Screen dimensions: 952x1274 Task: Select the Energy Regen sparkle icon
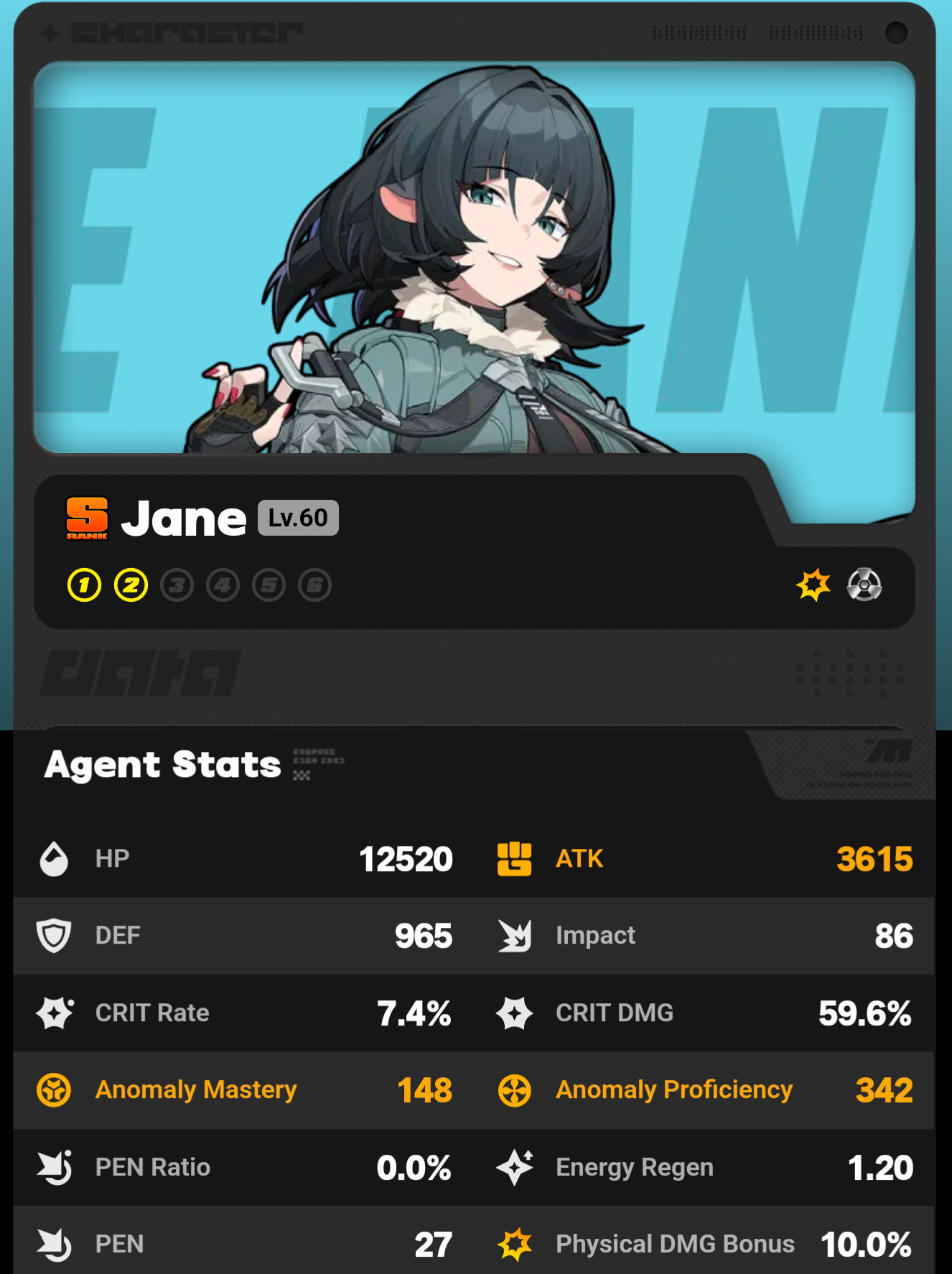coord(513,1167)
